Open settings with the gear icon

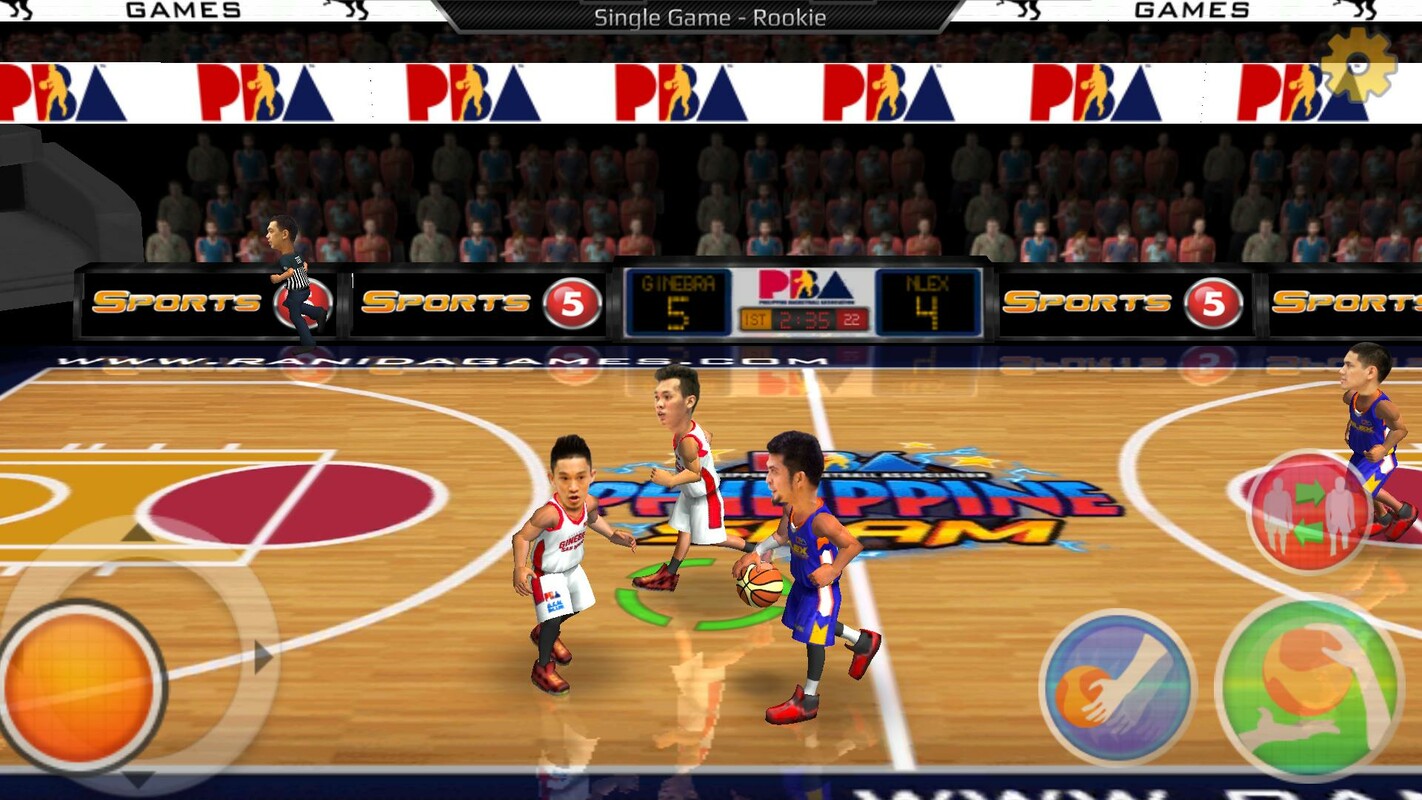pyautogui.click(x=1358, y=65)
